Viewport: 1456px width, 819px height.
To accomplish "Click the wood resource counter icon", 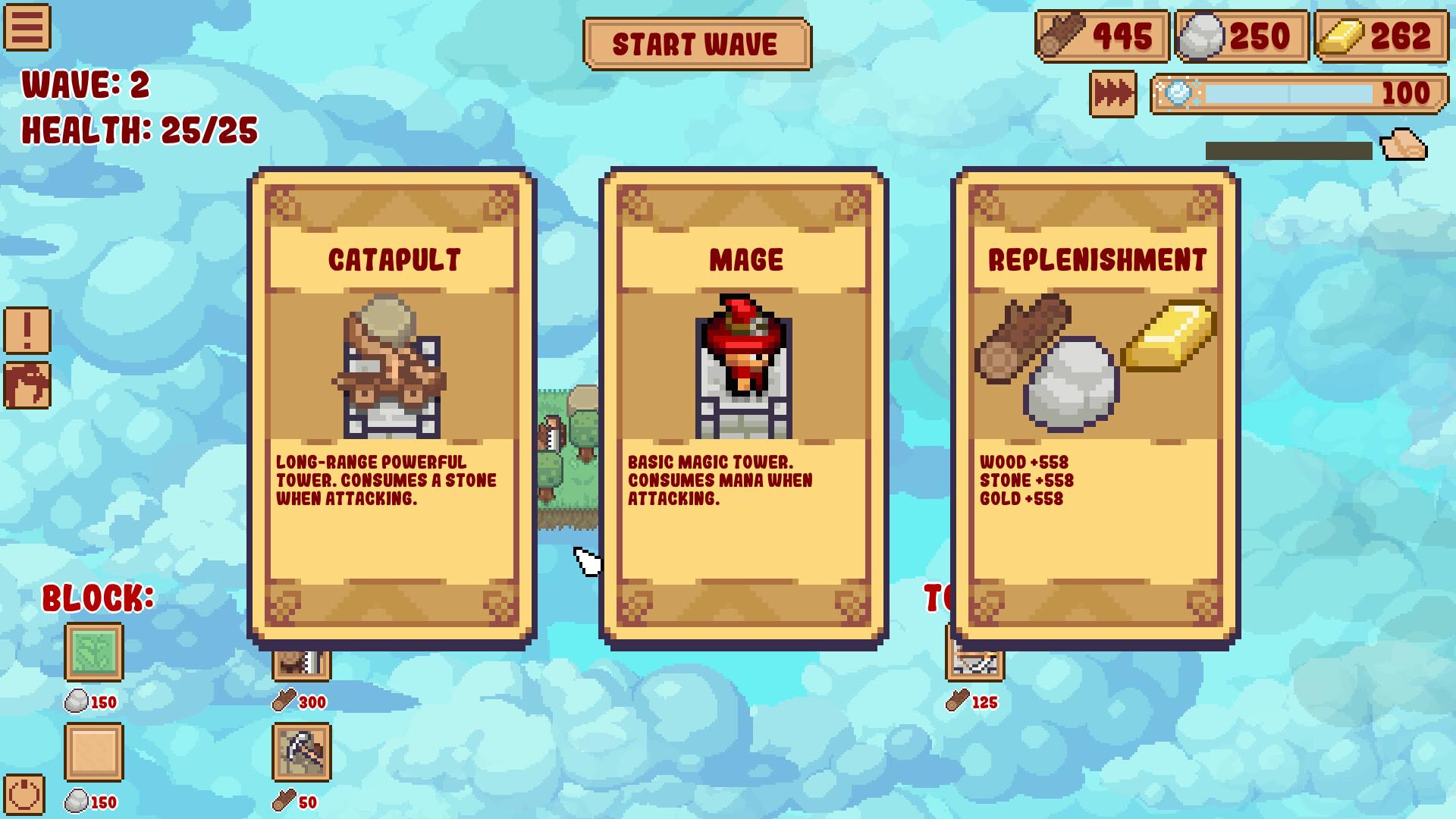I will [1064, 33].
